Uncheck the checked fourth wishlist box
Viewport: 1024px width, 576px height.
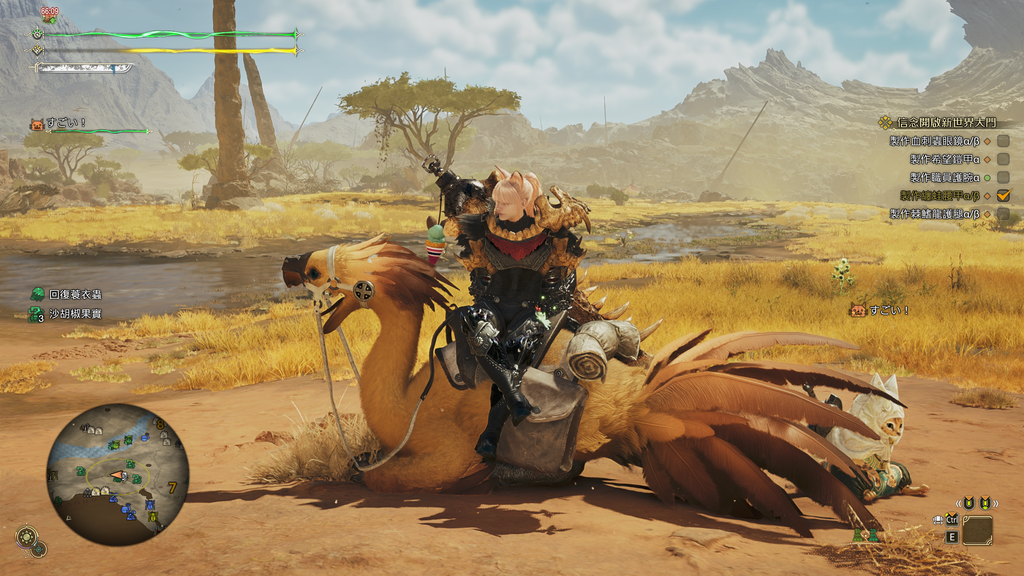[x=1003, y=195]
